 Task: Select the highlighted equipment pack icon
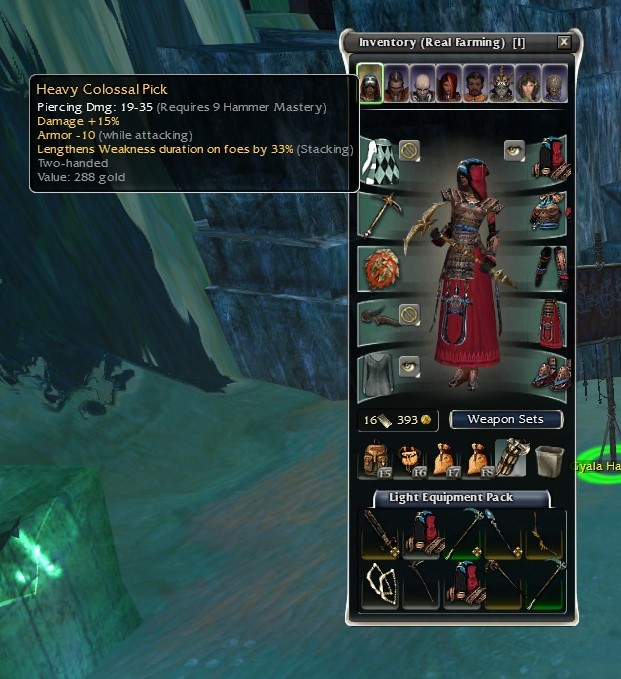click(x=511, y=458)
